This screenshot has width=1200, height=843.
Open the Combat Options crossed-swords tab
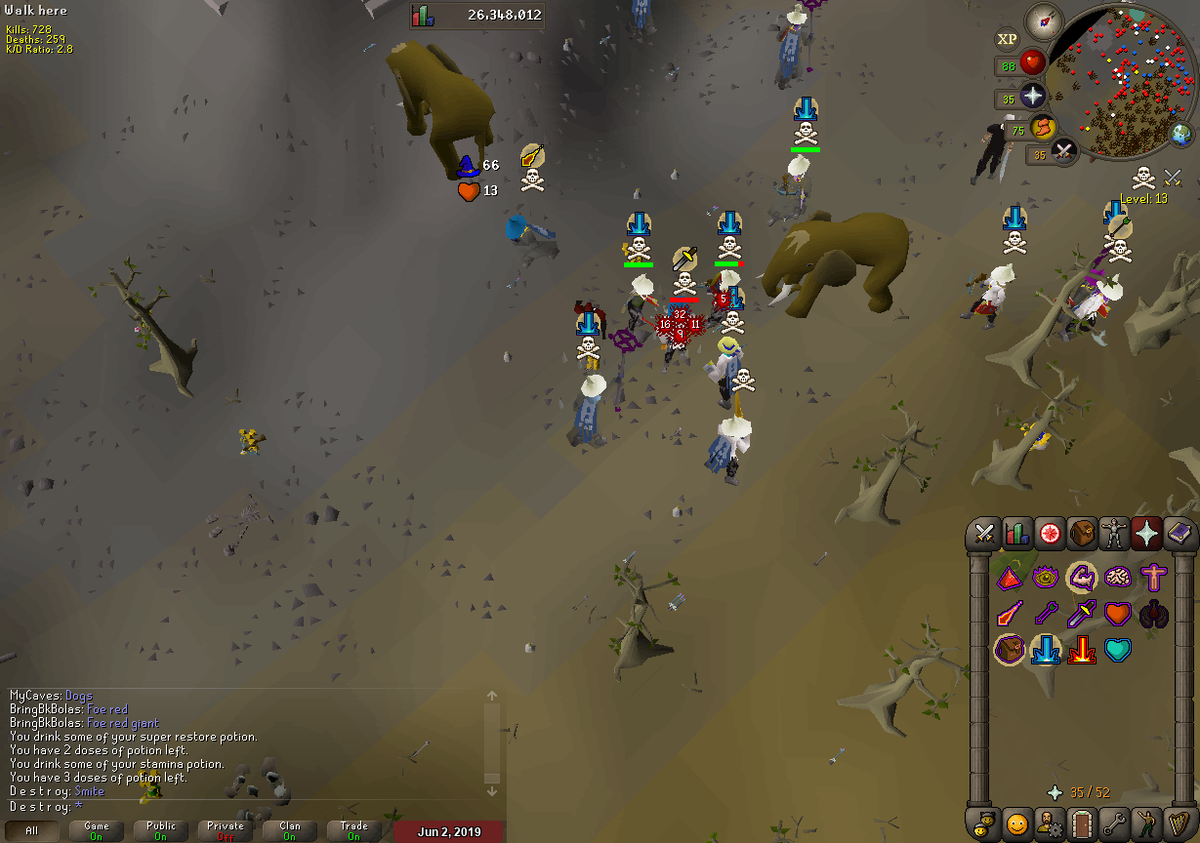(x=985, y=534)
